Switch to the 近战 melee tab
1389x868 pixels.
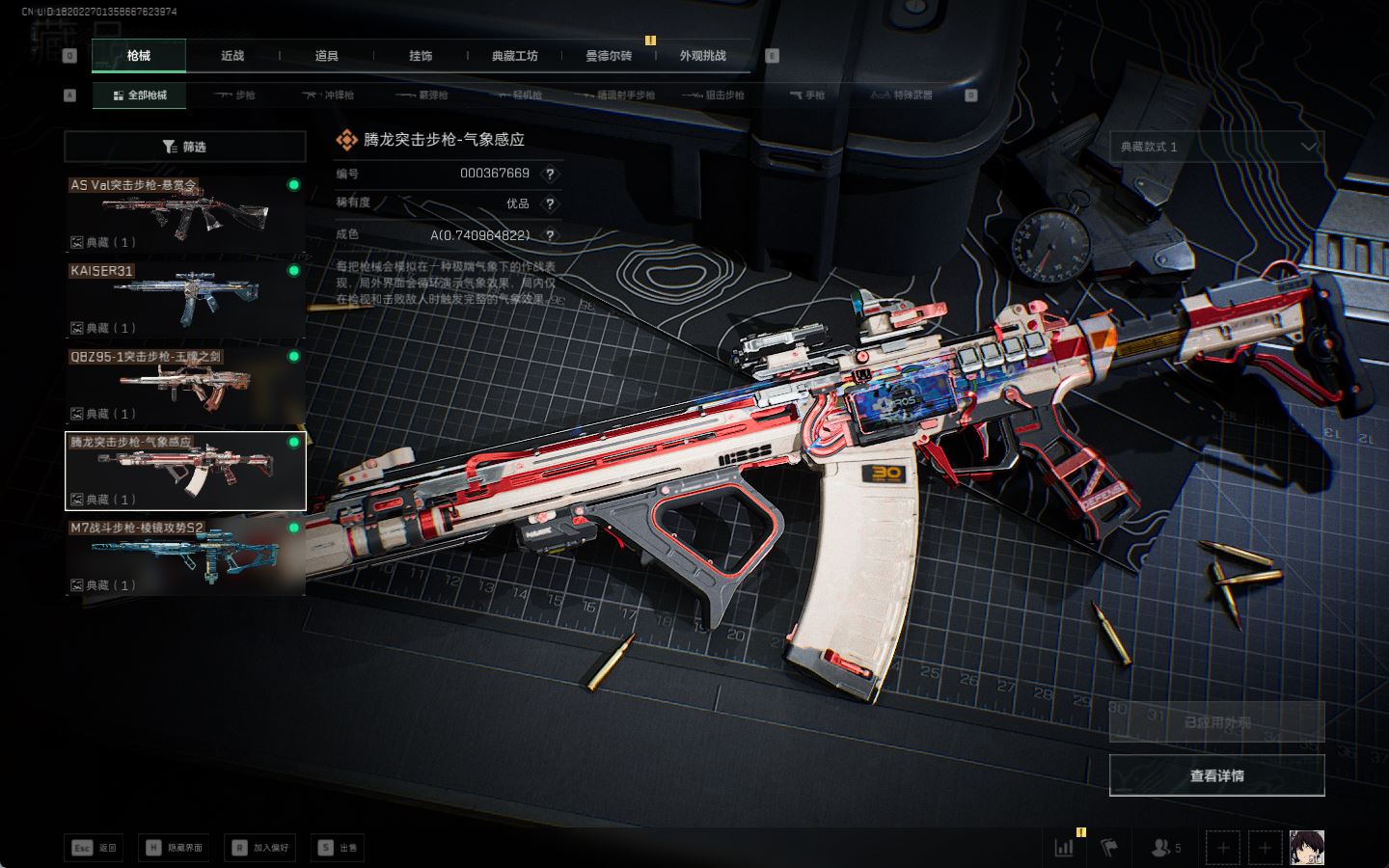pyautogui.click(x=232, y=56)
